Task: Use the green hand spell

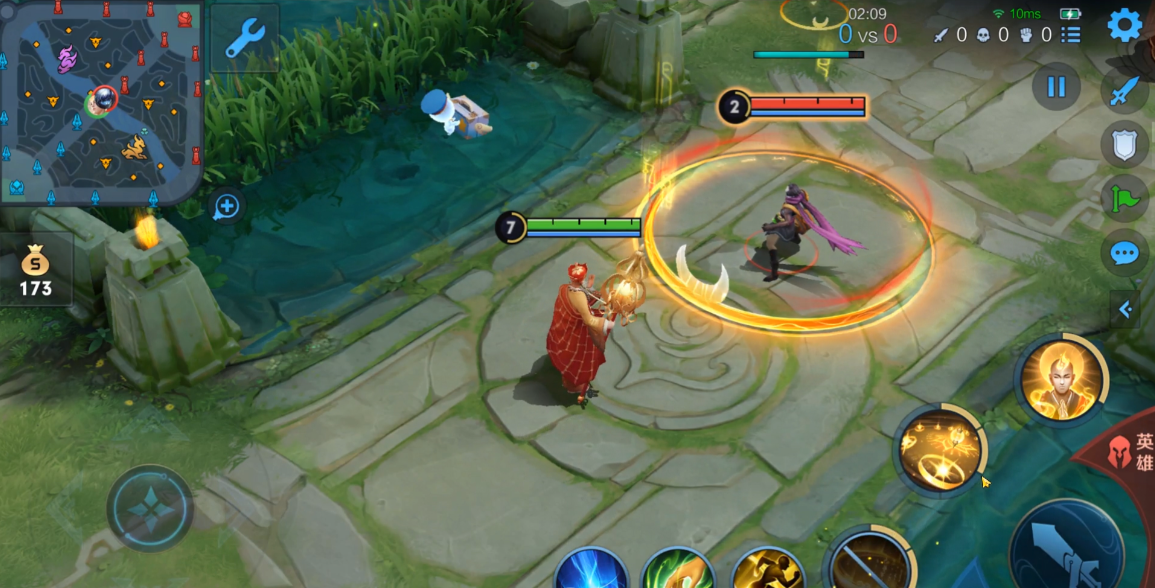Action: pos(678,570)
